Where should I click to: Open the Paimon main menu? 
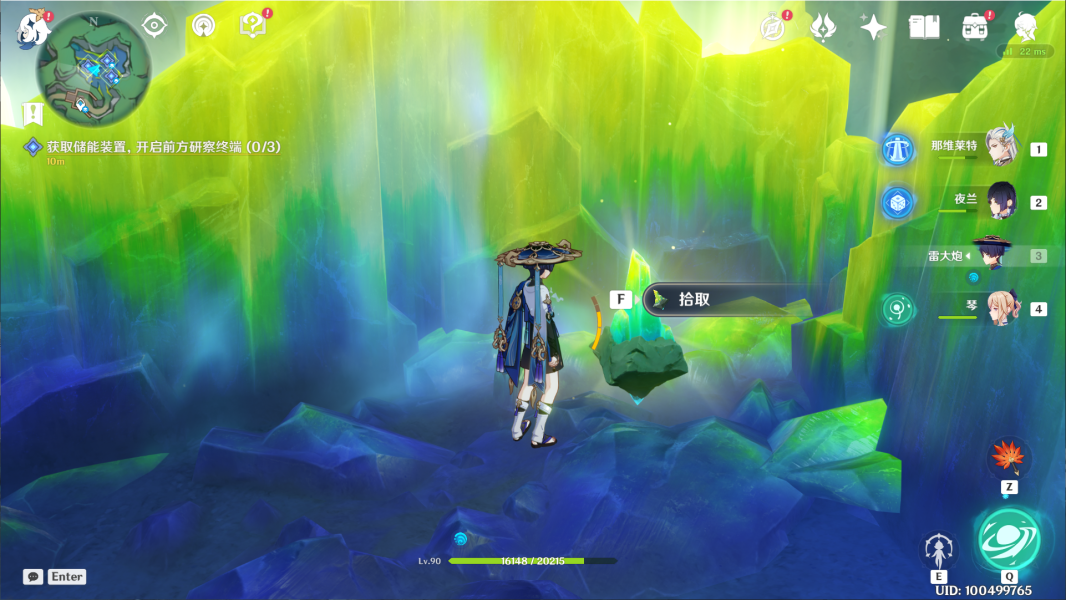click(x=33, y=29)
